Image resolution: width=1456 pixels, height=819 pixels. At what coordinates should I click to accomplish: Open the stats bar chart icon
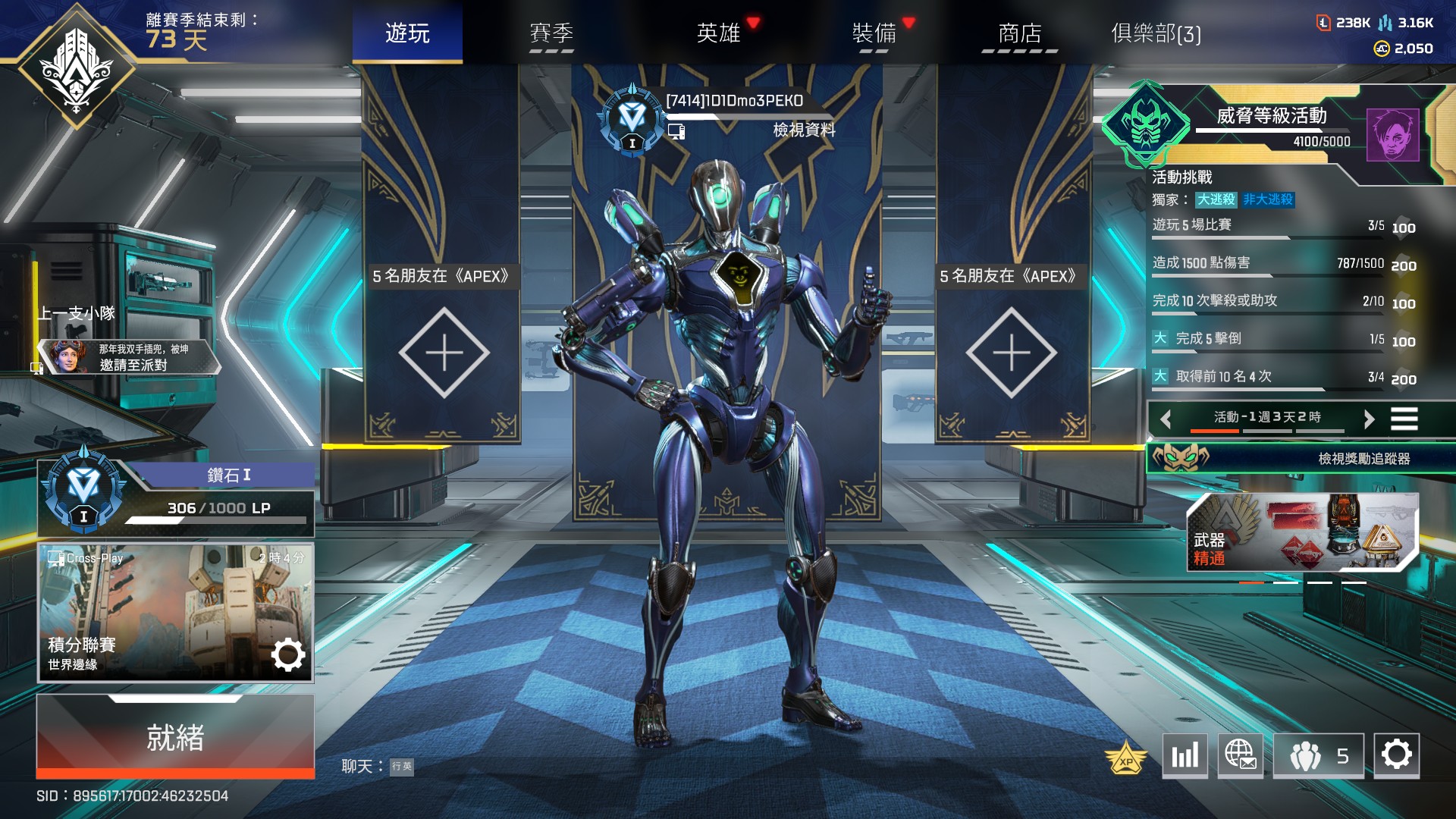[x=1185, y=757]
